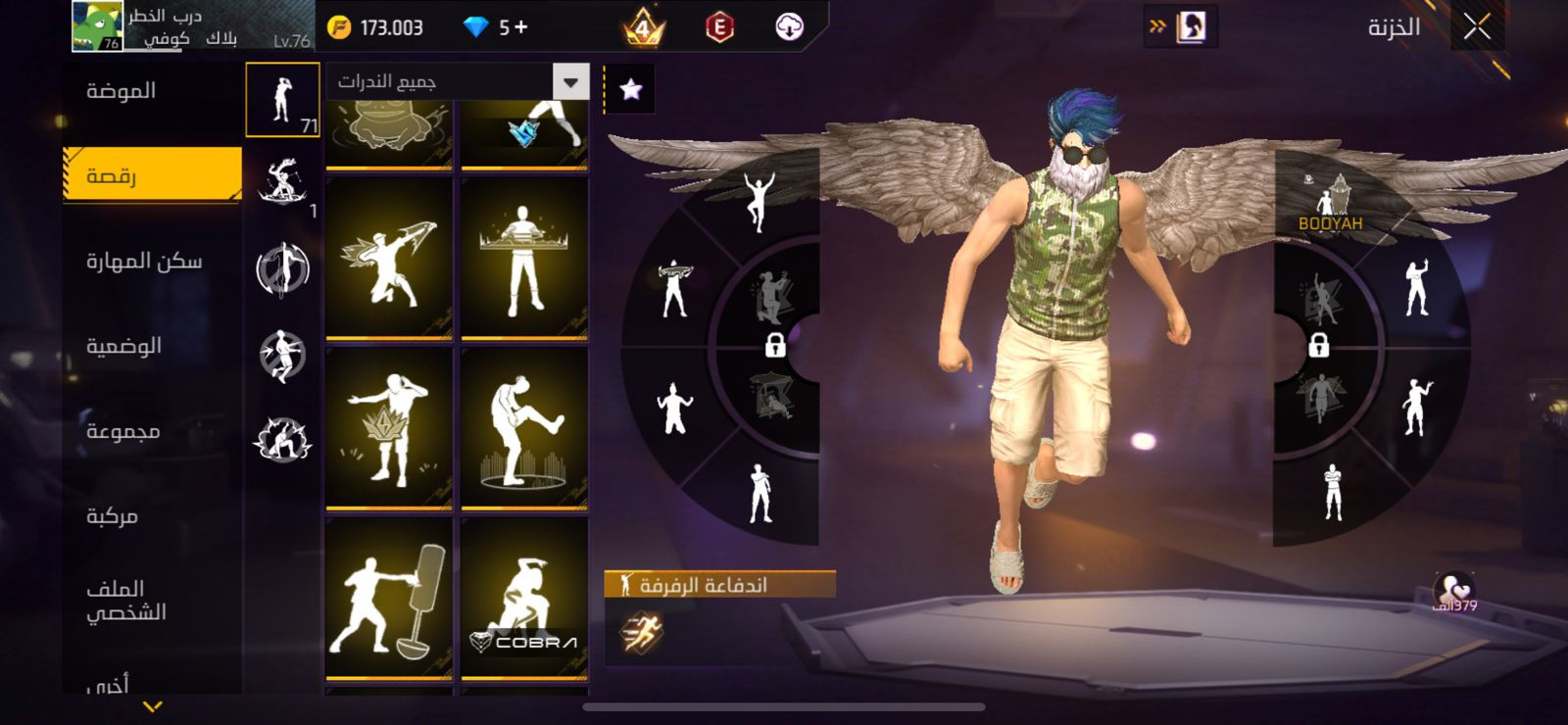Open the جميع الندرات rarity dropdown

tap(569, 81)
